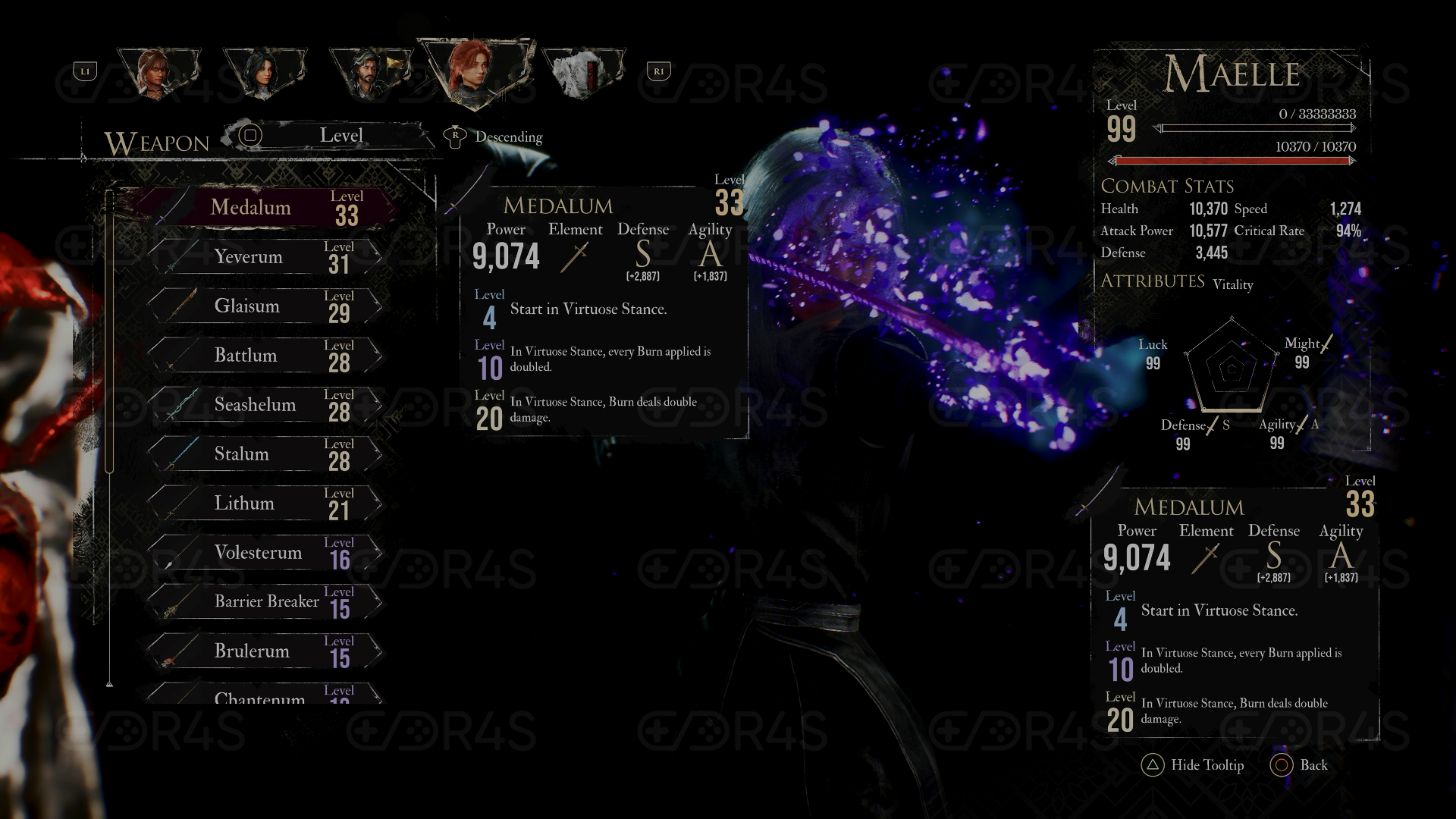The image size is (1456, 819).
Task: Select the bearded man's character portrait
Action: coord(369,74)
